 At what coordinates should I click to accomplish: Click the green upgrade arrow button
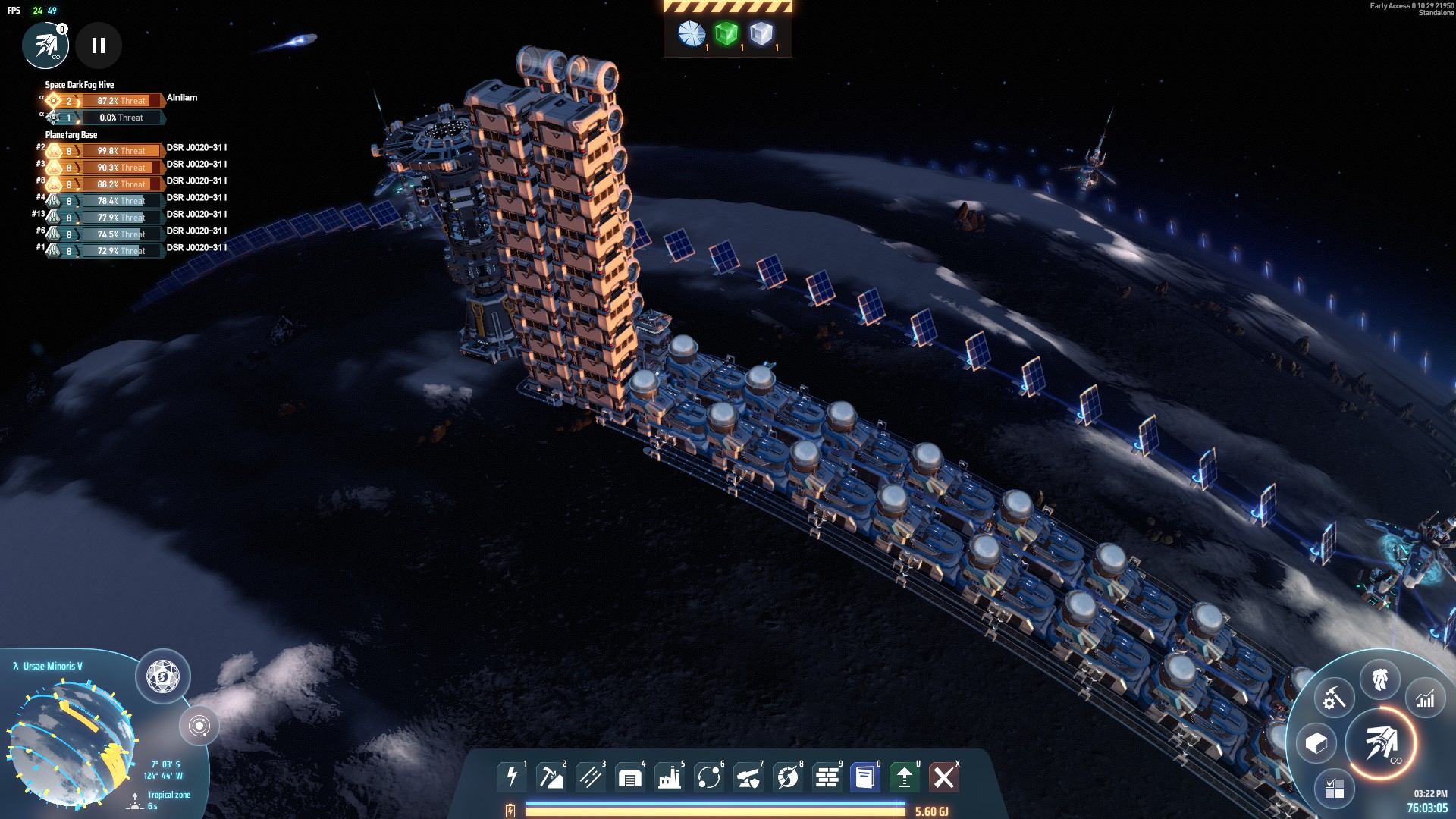pyautogui.click(x=905, y=777)
